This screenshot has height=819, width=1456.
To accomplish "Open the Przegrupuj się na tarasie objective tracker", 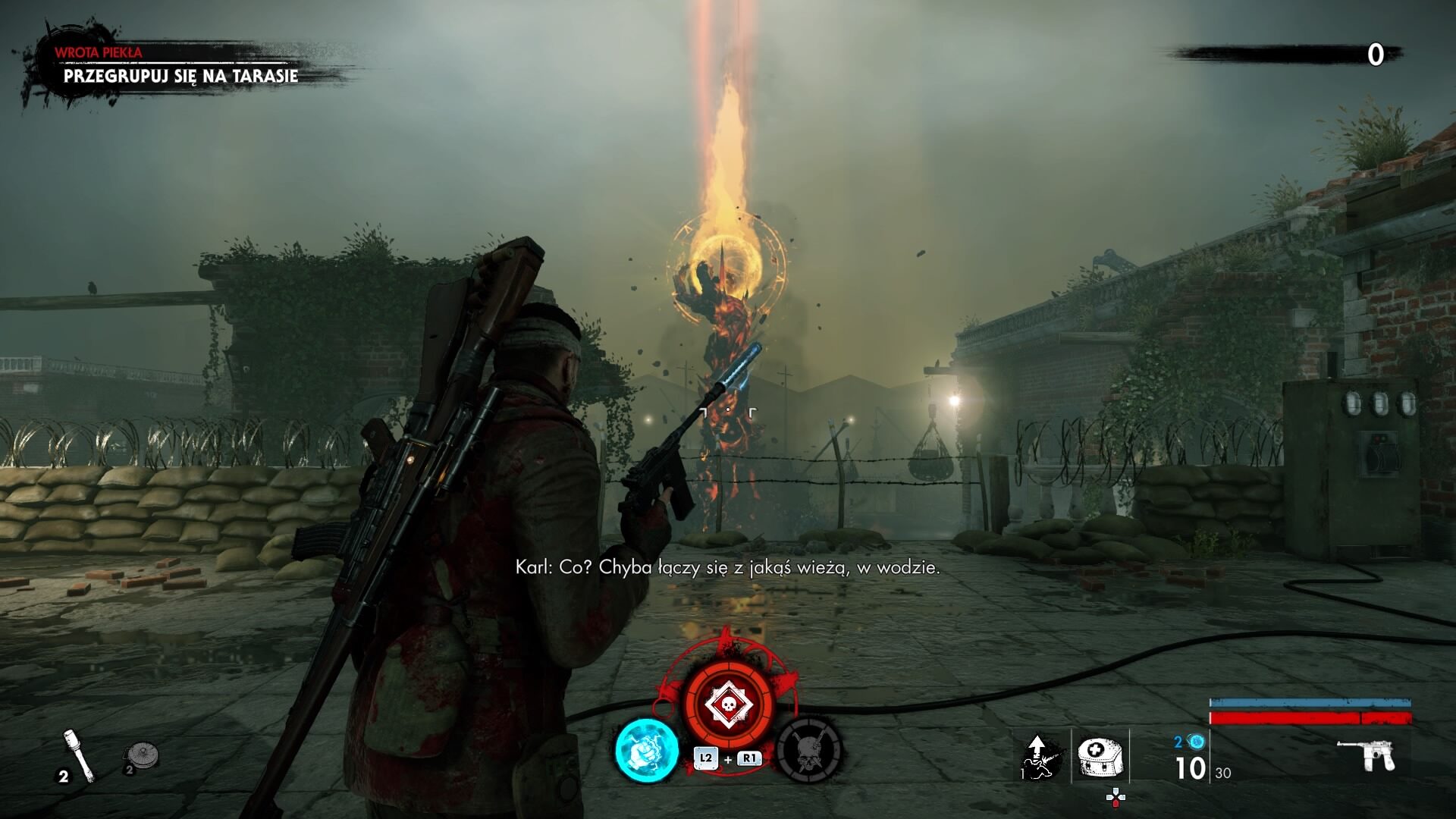I will (180, 76).
